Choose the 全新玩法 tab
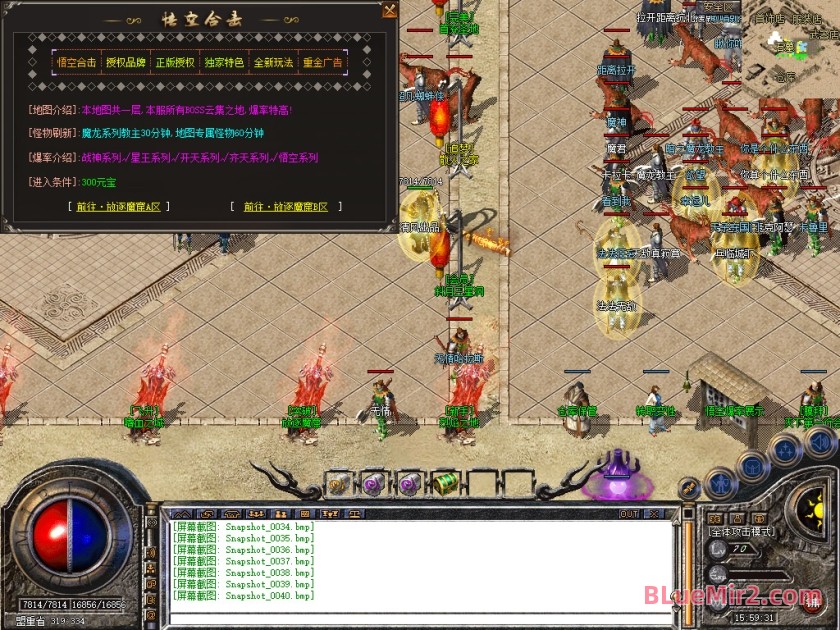Image resolution: width=840 pixels, height=630 pixels. coord(273,62)
